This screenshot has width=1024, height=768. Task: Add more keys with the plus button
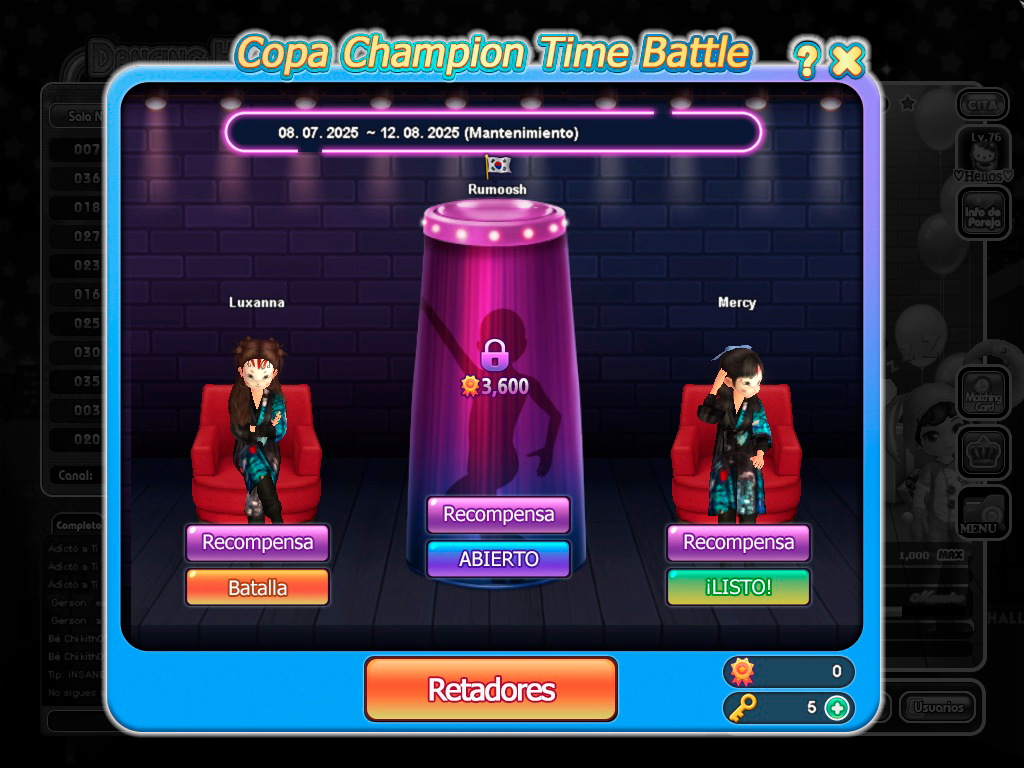(x=837, y=708)
